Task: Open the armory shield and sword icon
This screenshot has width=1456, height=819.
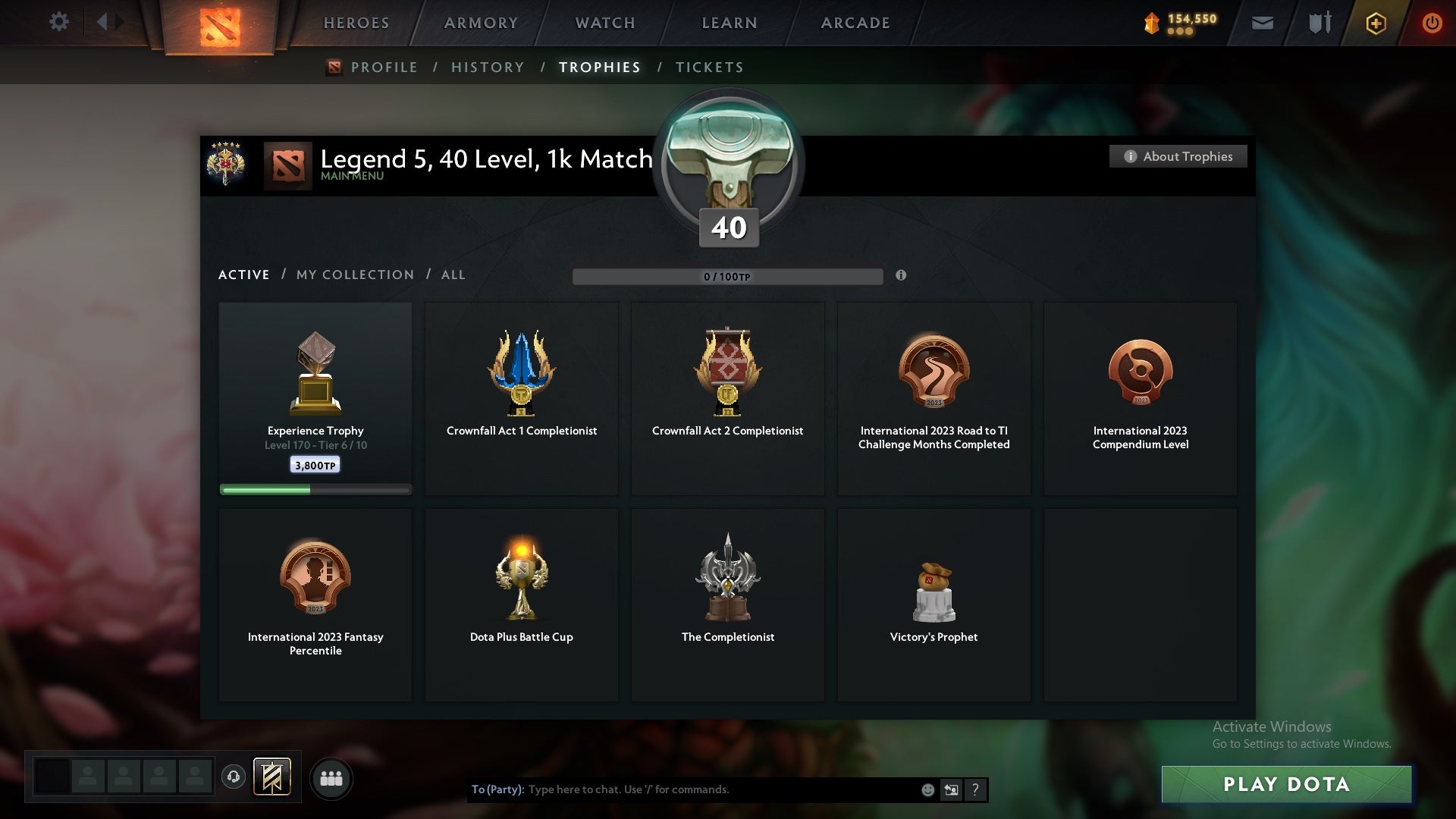Action: click(x=1318, y=23)
